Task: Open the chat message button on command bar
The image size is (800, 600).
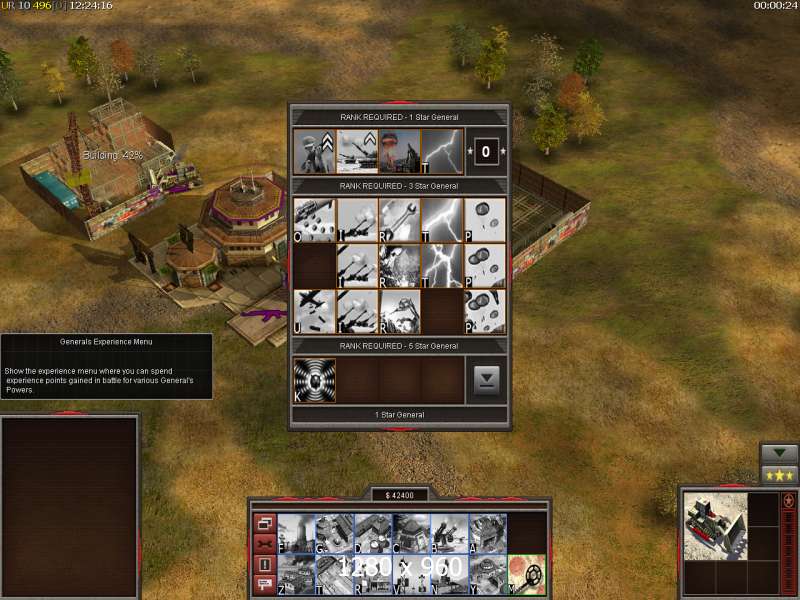Action: (x=265, y=584)
